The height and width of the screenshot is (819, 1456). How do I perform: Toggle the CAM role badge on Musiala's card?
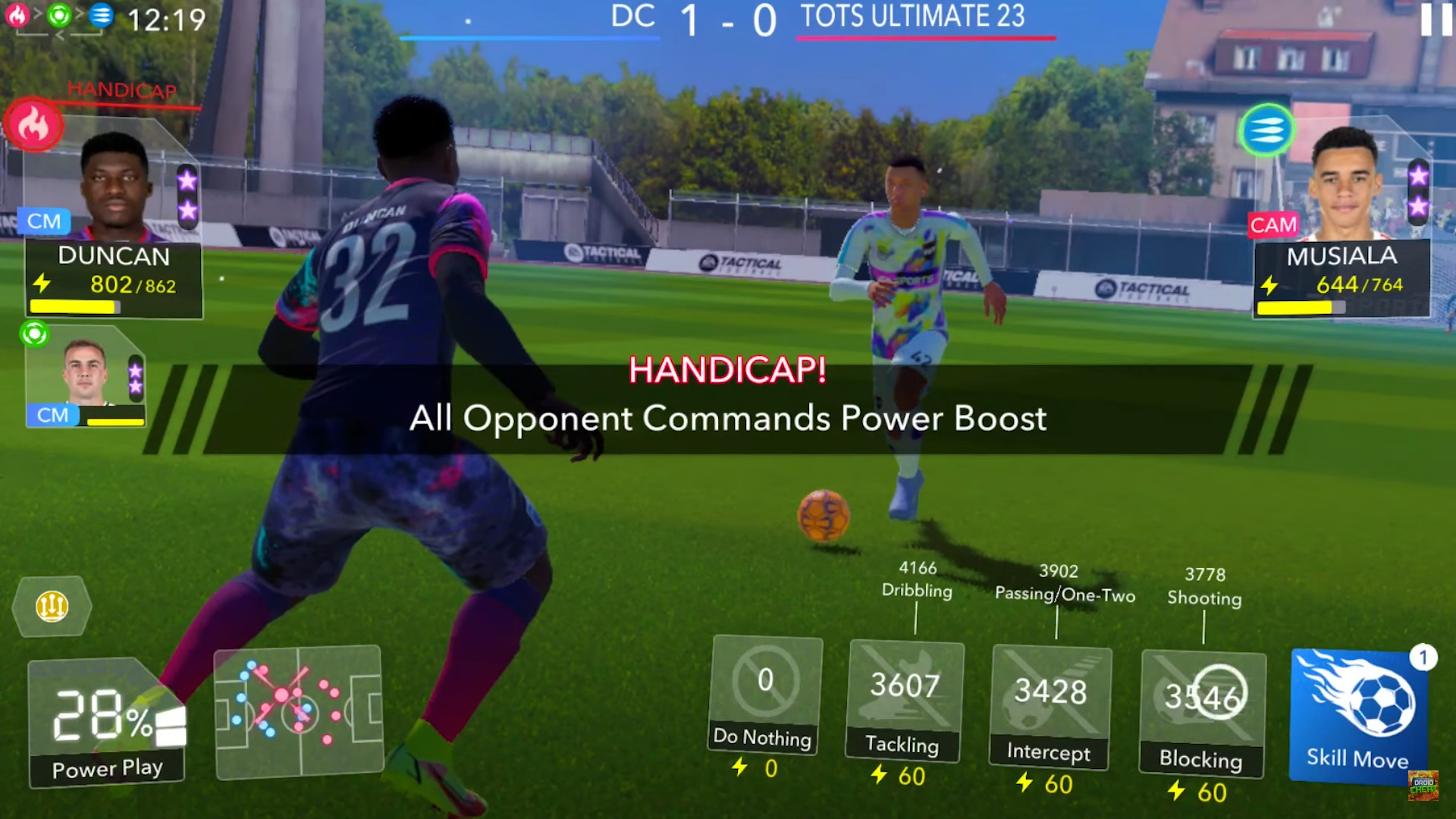[x=1274, y=225]
